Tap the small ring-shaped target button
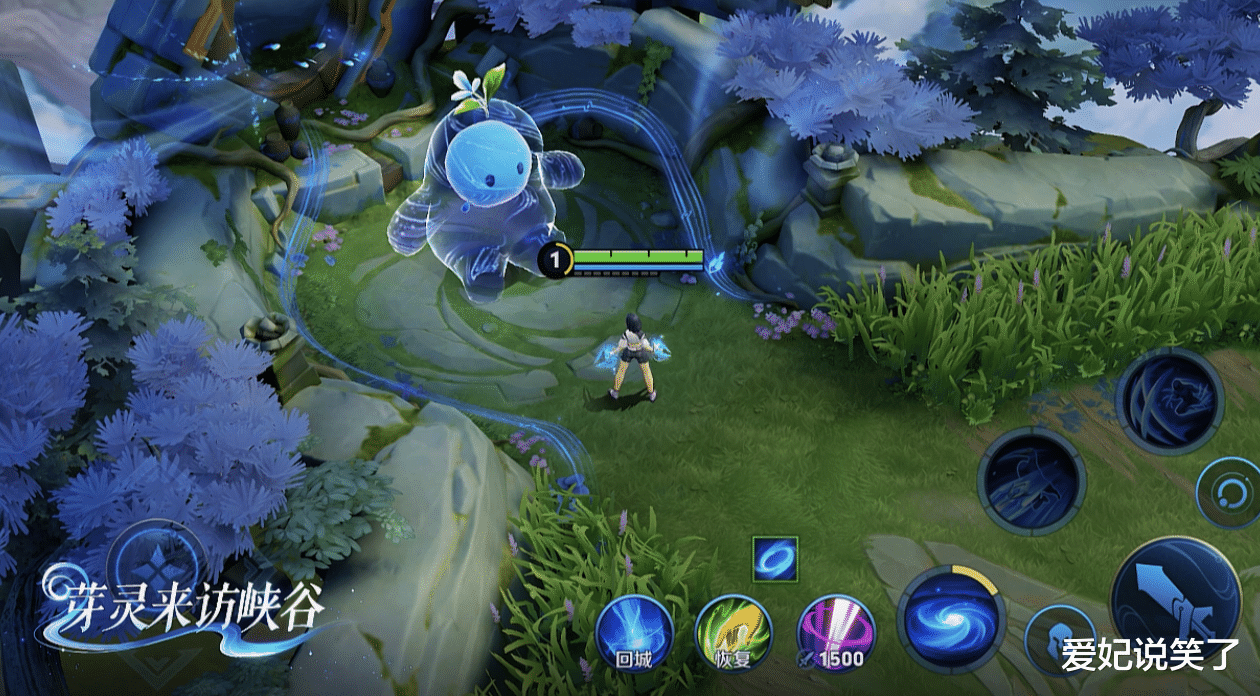The height and width of the screenshot is (696, 1260). [x=1228, y=494]
